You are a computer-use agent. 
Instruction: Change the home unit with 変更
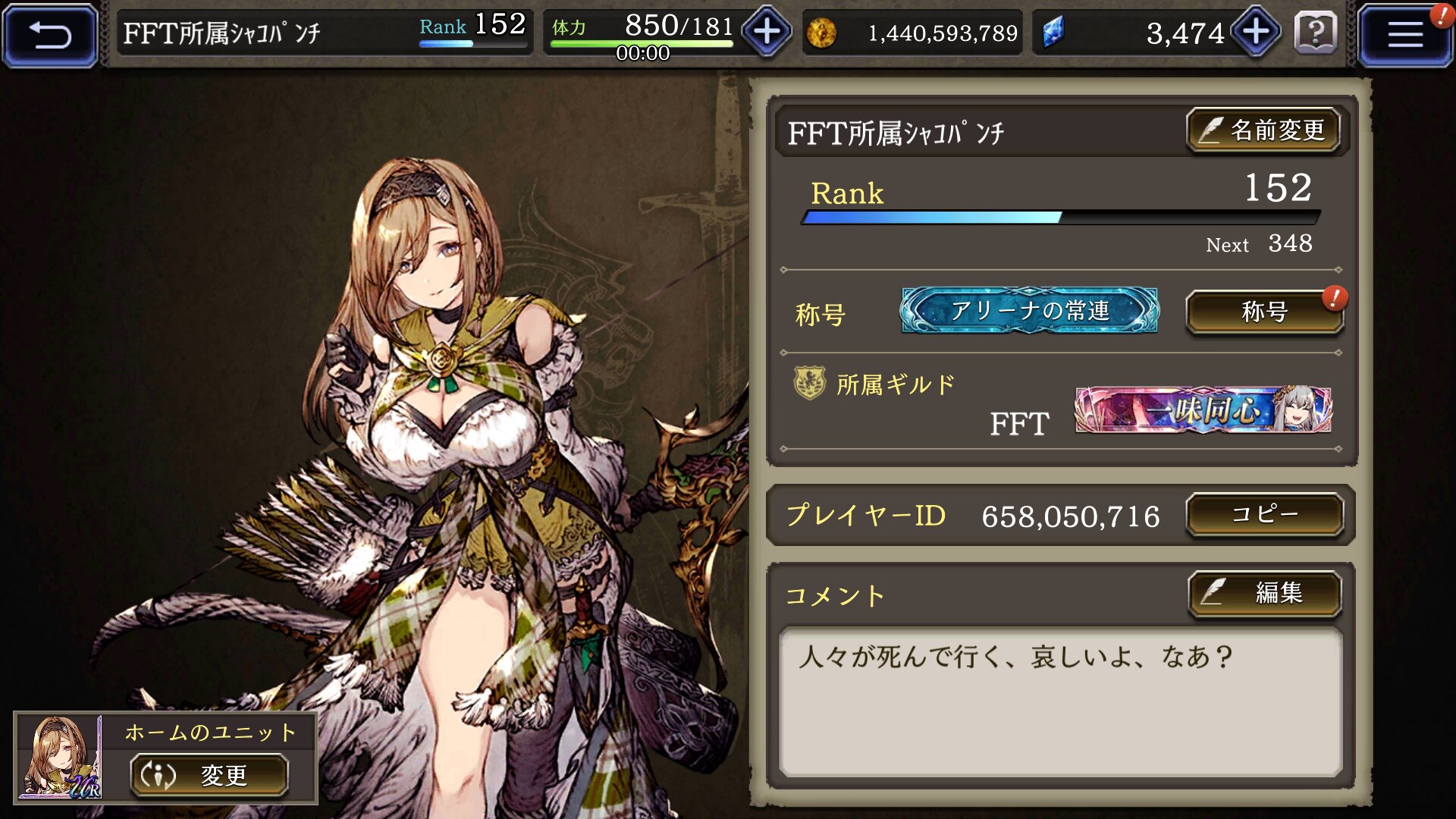pyautogui.click(x=209, y=775)
